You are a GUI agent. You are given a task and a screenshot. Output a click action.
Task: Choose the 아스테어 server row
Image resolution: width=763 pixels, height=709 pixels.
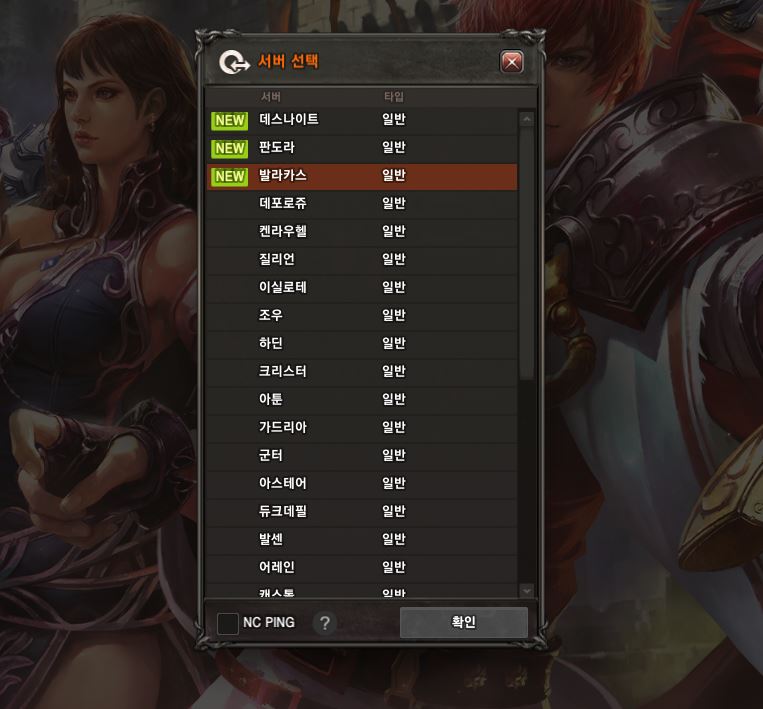[283, 484]
